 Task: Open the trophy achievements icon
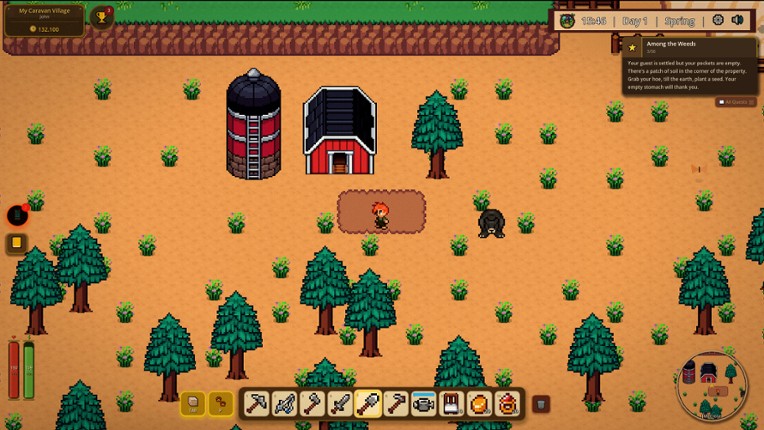point(102,17)
